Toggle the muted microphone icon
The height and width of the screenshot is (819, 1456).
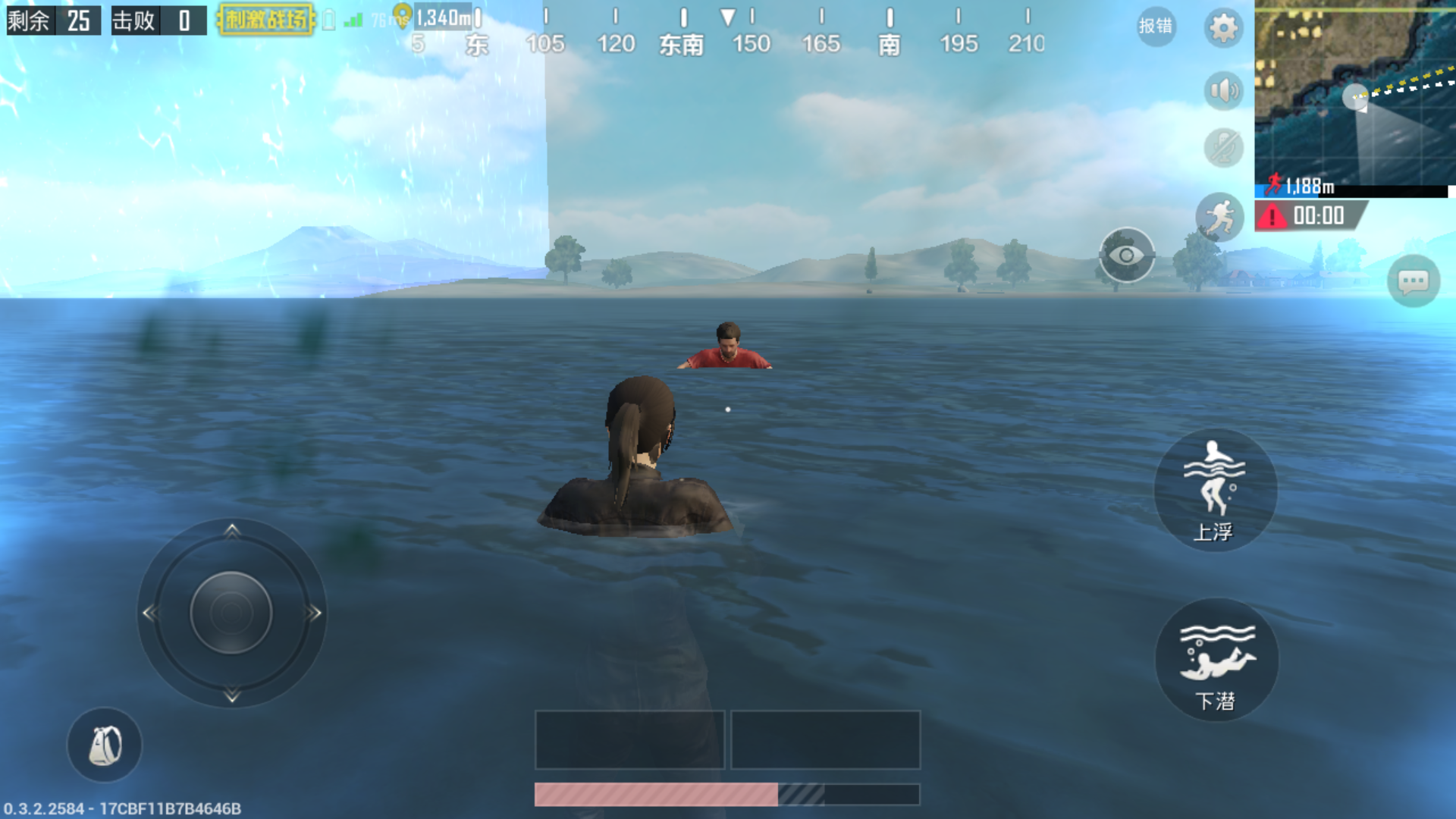(1223, 148)
